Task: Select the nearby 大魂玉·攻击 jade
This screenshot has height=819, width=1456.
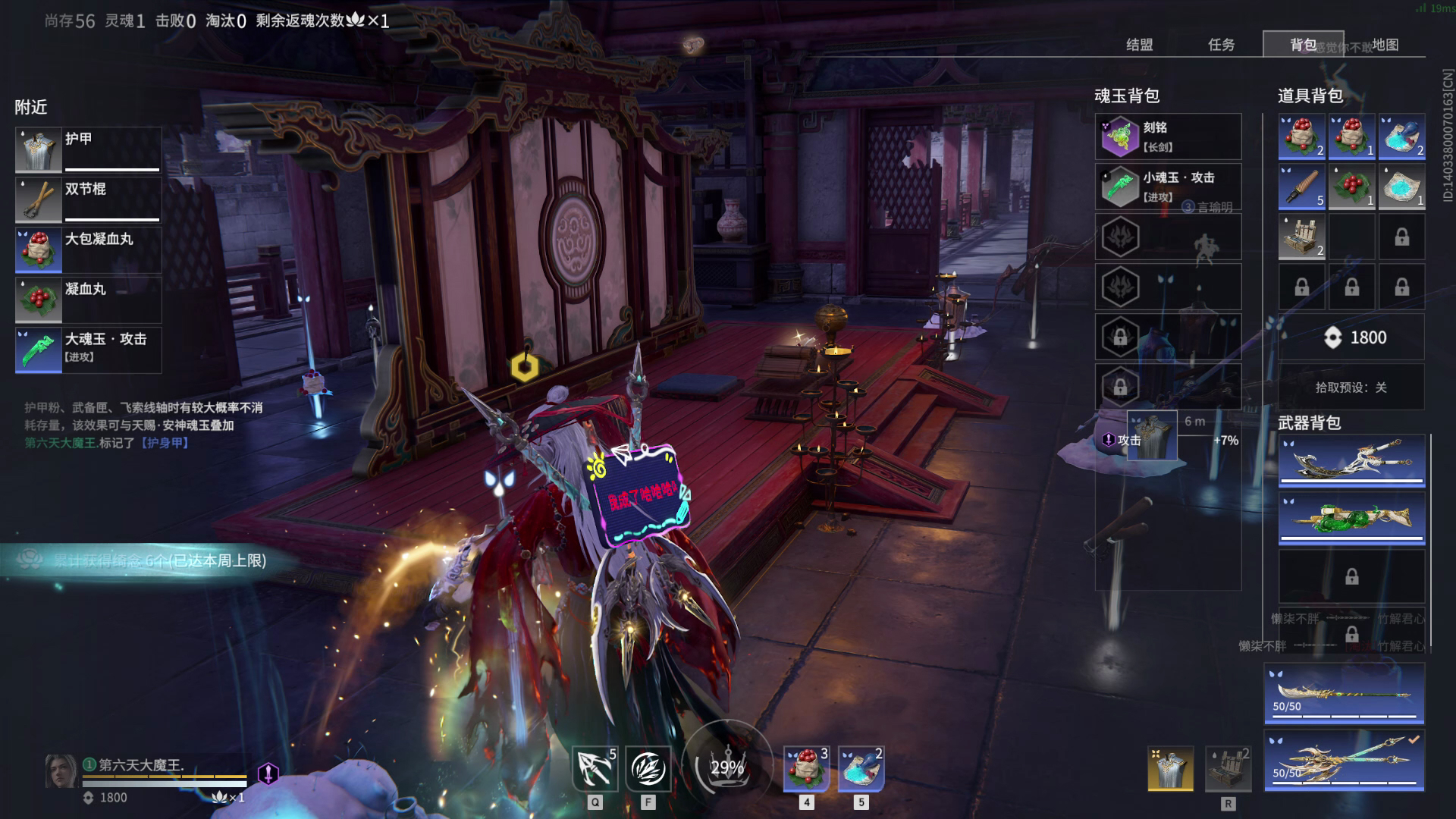Action: 88,350
